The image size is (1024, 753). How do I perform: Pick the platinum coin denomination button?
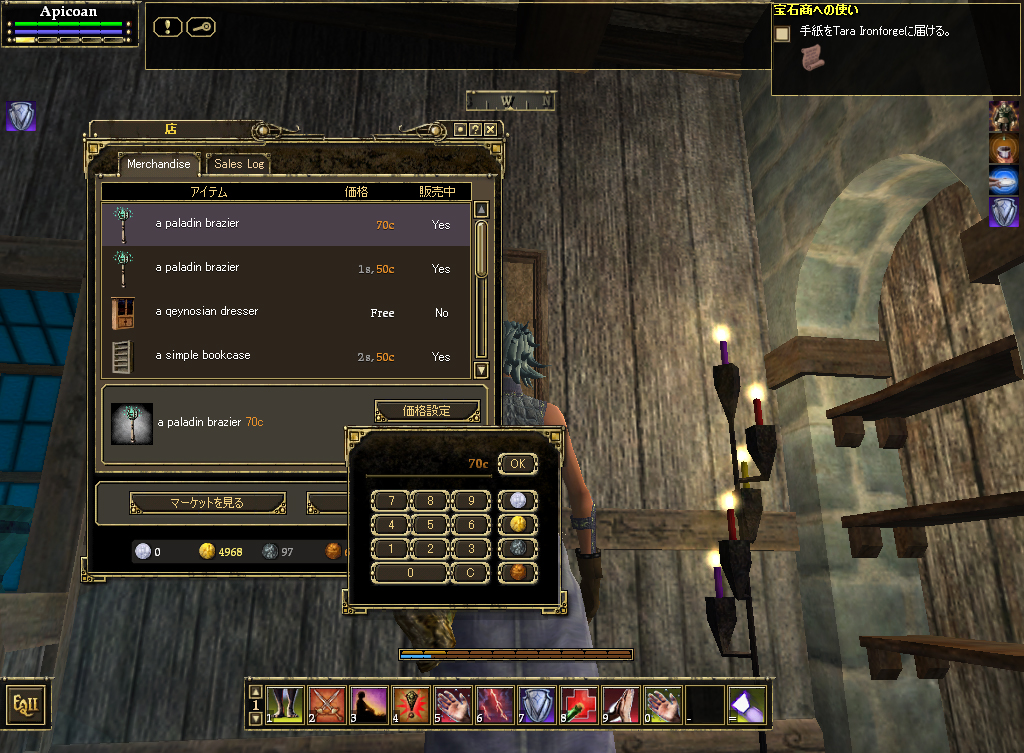coord(517,501)
